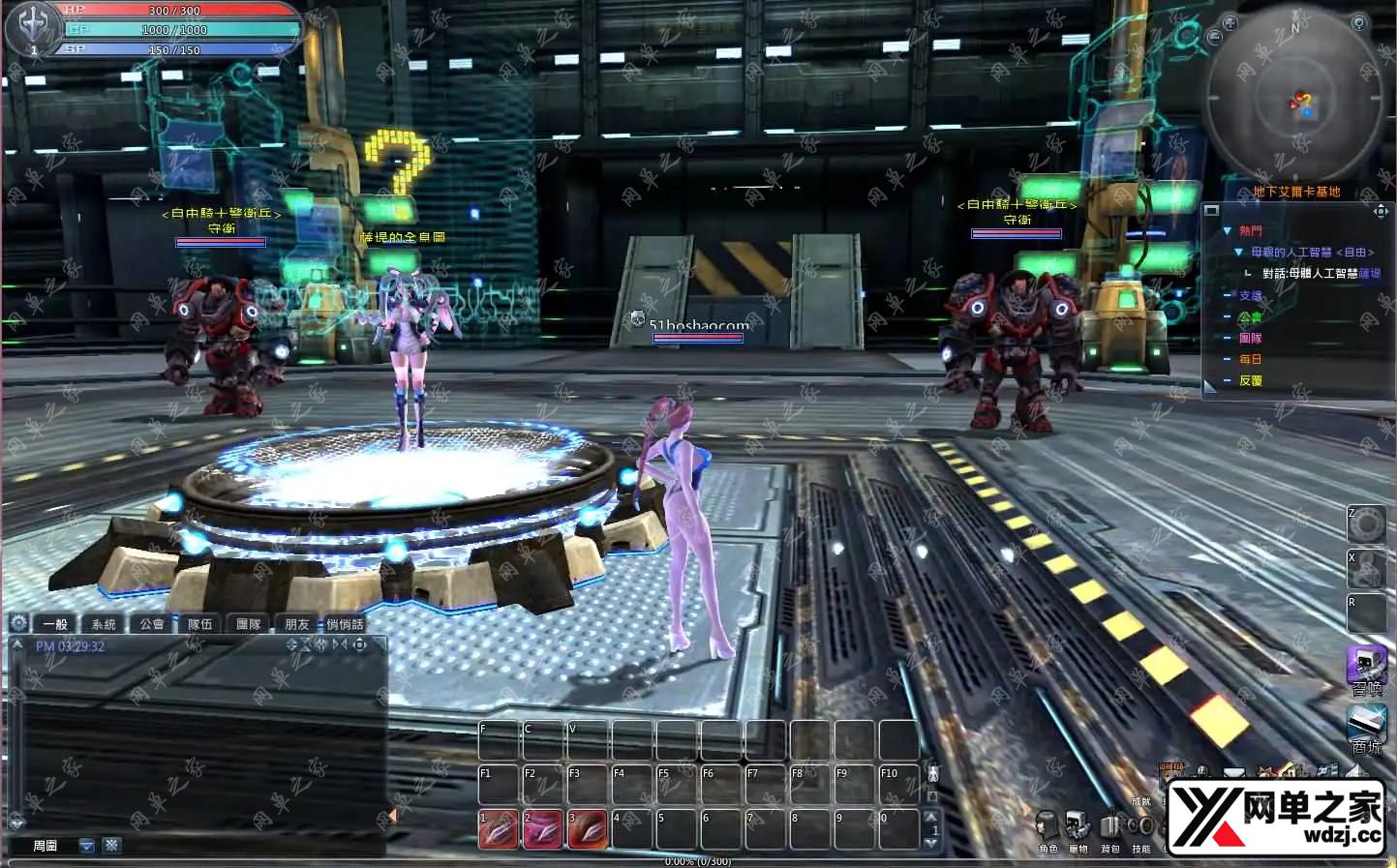Image resolution: width=1397 pixels, height=868 pixels.
Task: Switch to the 隊伍 chat tab
Action: 200,624
